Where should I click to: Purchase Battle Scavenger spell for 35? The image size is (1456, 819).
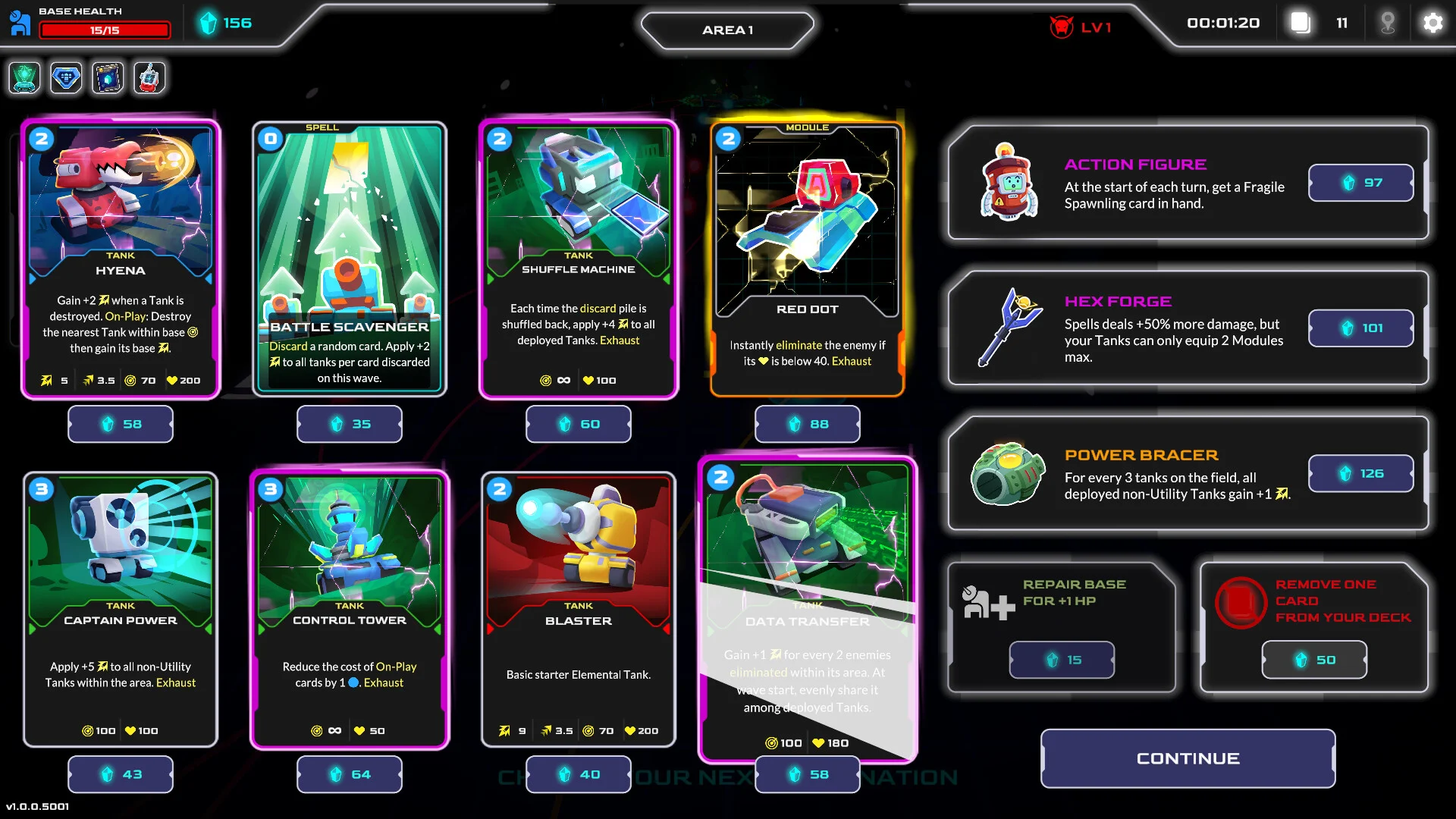coord(350,424)
